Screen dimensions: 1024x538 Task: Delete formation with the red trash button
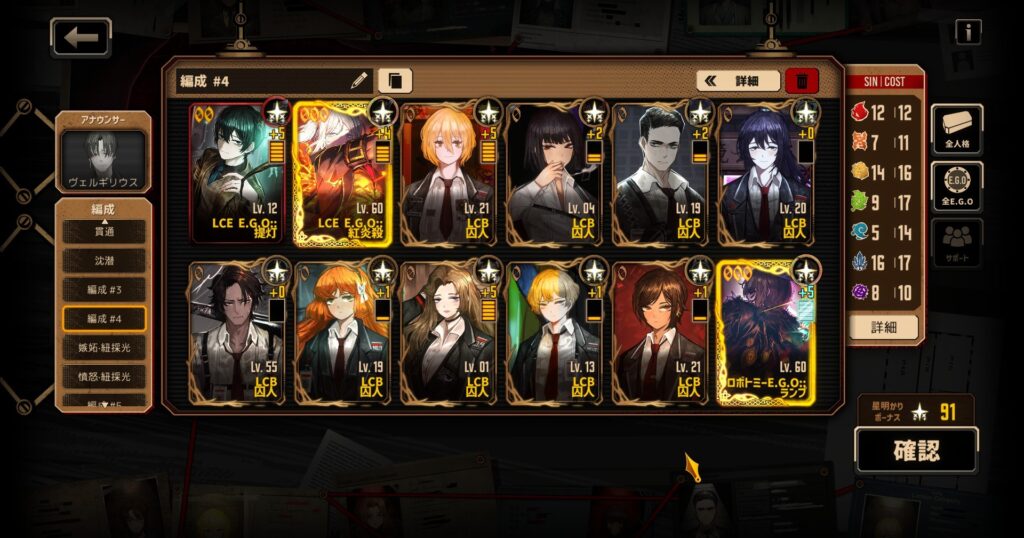pos(802,81)
